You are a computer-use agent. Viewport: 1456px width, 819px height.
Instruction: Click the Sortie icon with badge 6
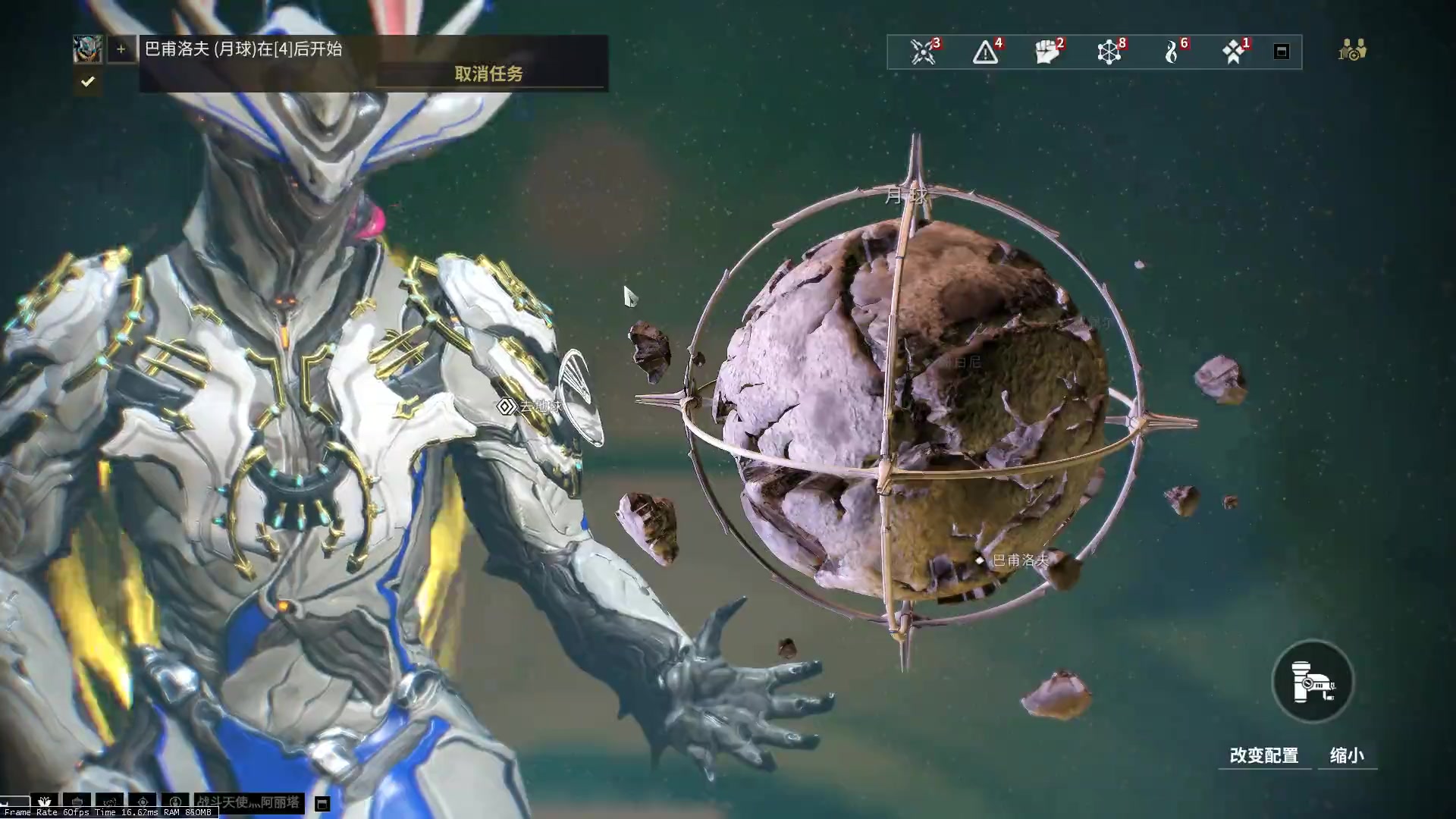(1172, 52)
